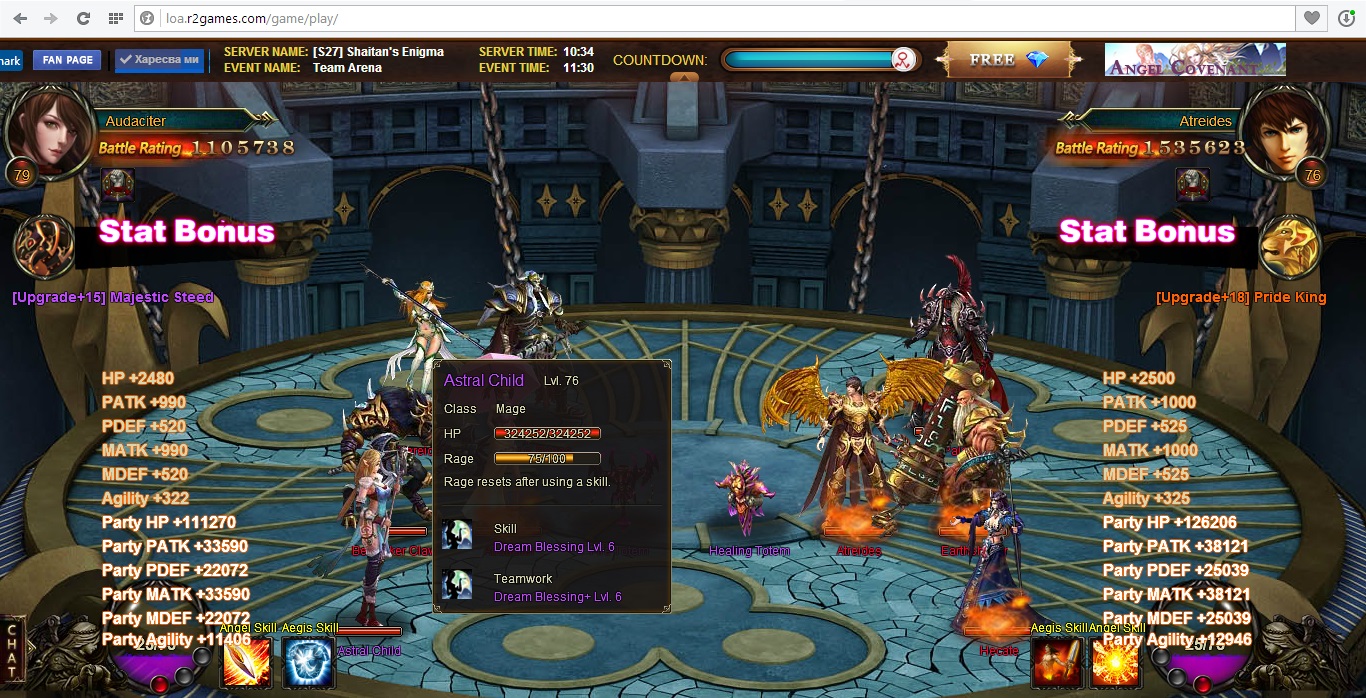Viewport: 1366px width, 698px height.
Task: Click the Dream Blessing skill icon
Action: click(x=457, y=536)
